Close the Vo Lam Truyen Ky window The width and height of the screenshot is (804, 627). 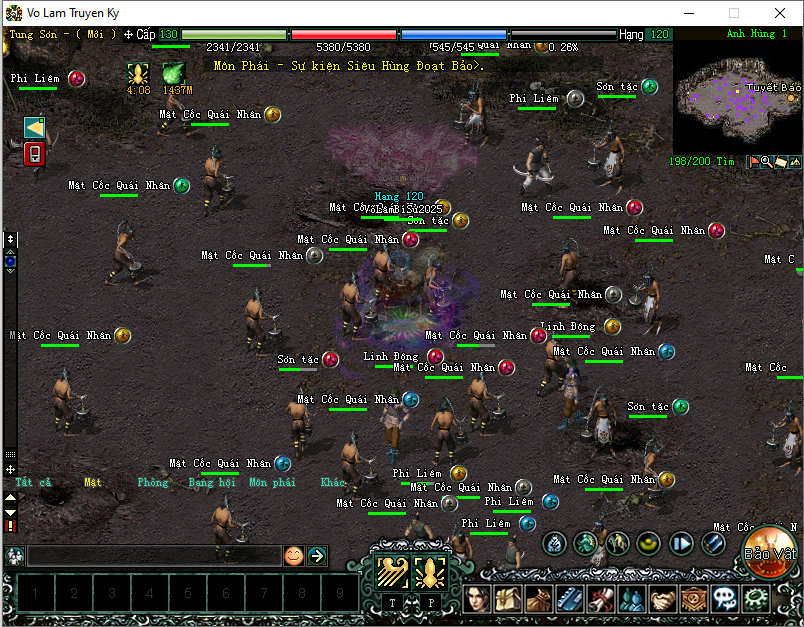(779, 13)
